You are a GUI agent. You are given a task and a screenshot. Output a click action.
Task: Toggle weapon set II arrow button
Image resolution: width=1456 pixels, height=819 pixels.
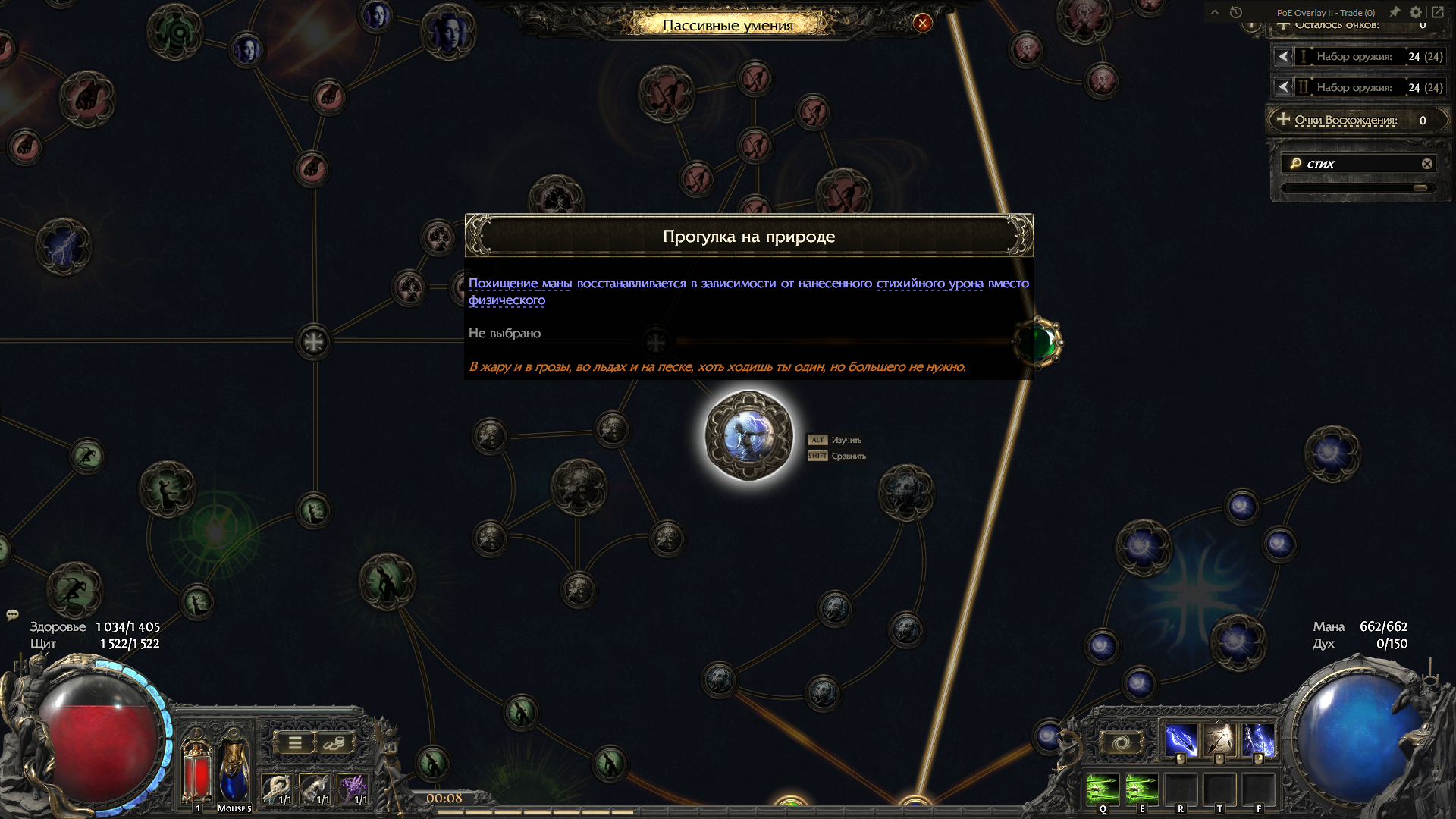(x=1282, y=88)
